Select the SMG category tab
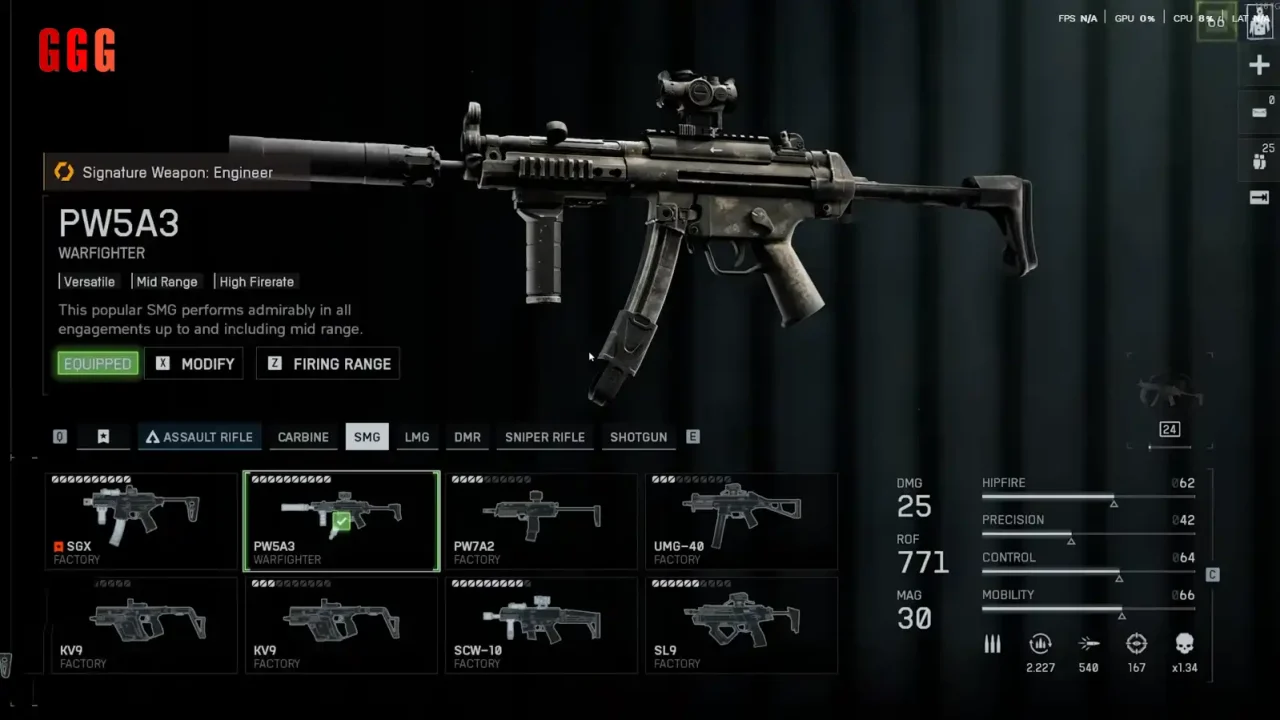The height and width of the screenshot is (720, 1280). tap(367, 437)
